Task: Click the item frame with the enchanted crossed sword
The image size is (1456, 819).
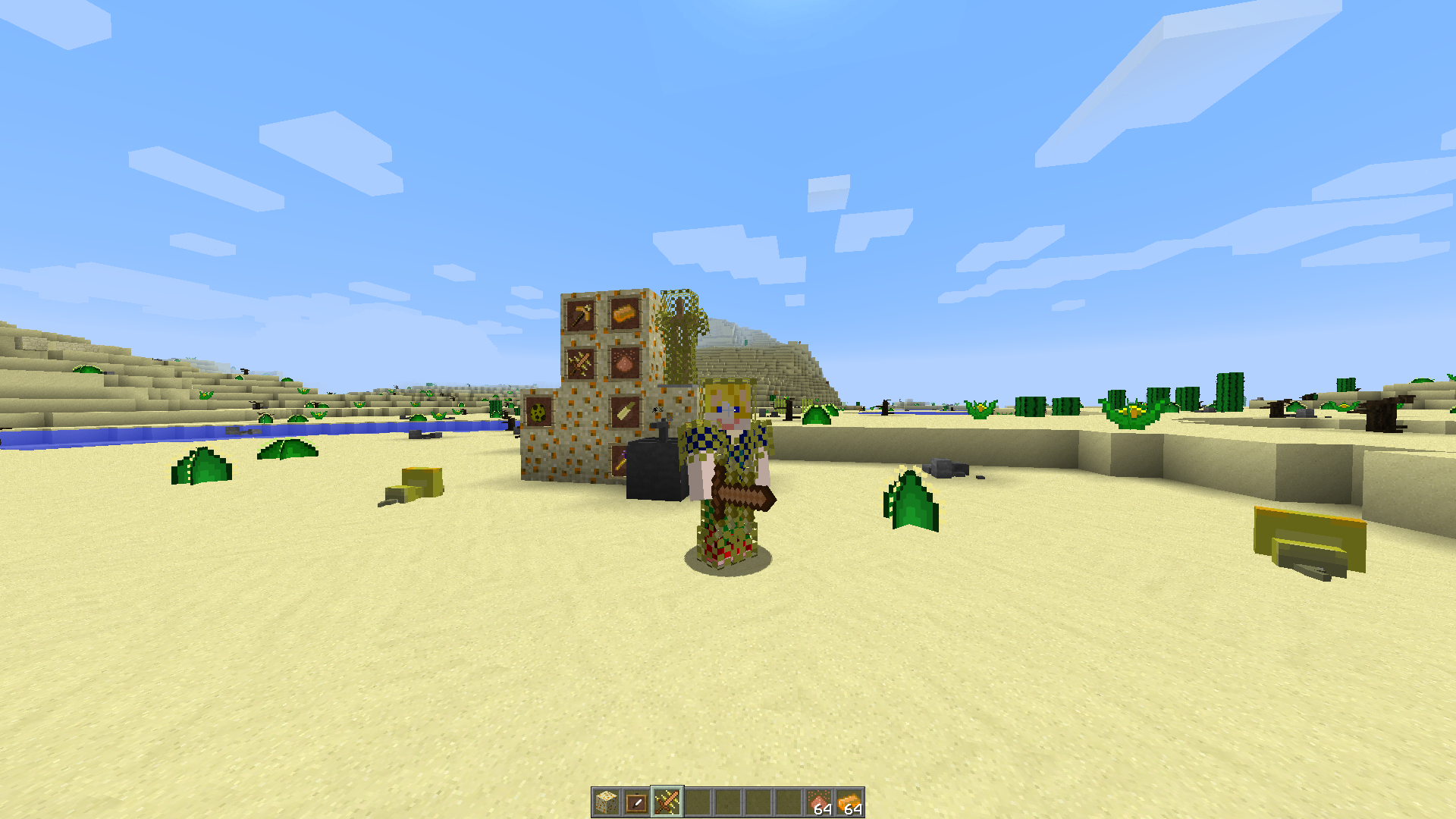Action: point(580,362)
